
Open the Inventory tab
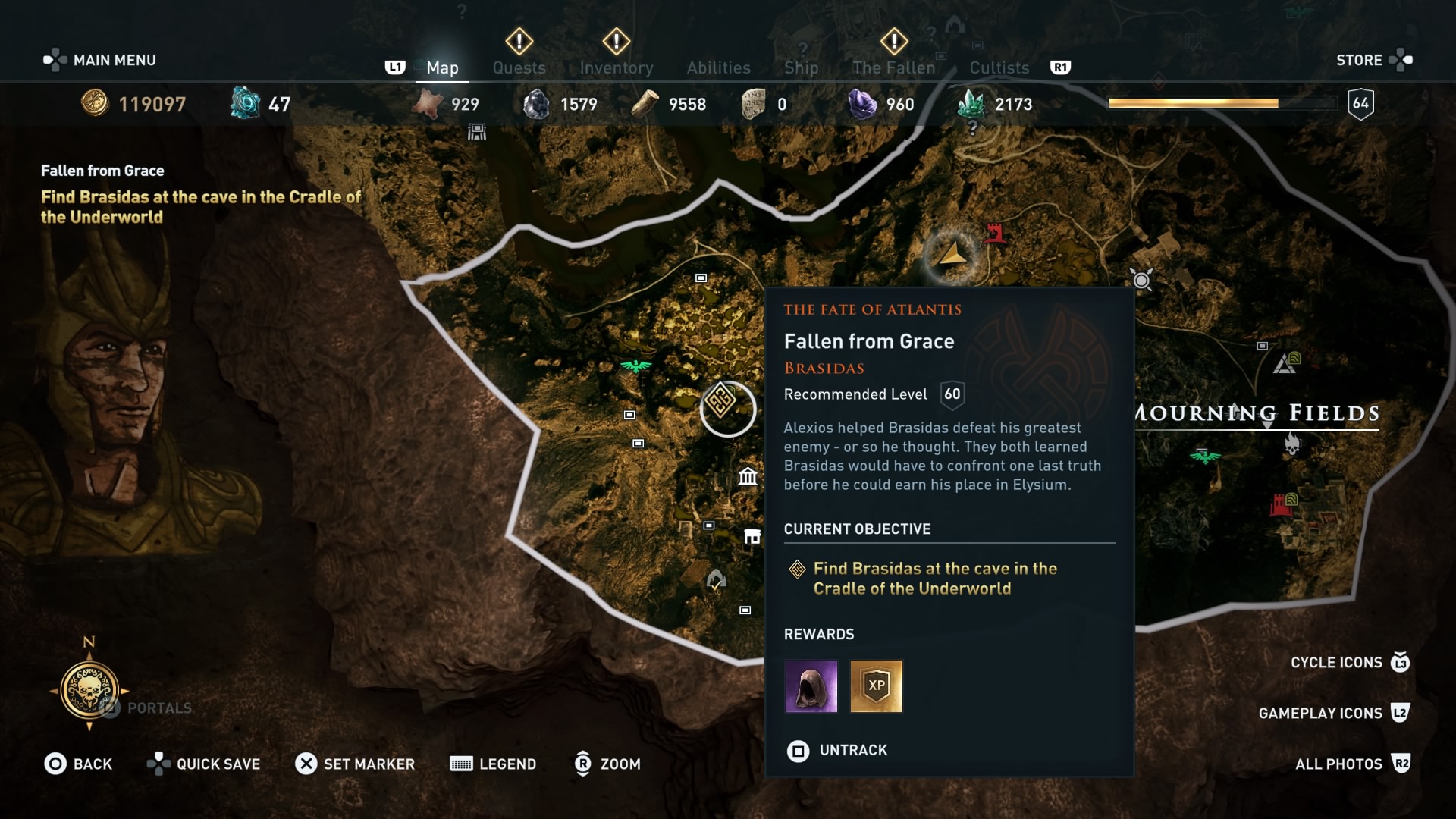tap(616, 67)
